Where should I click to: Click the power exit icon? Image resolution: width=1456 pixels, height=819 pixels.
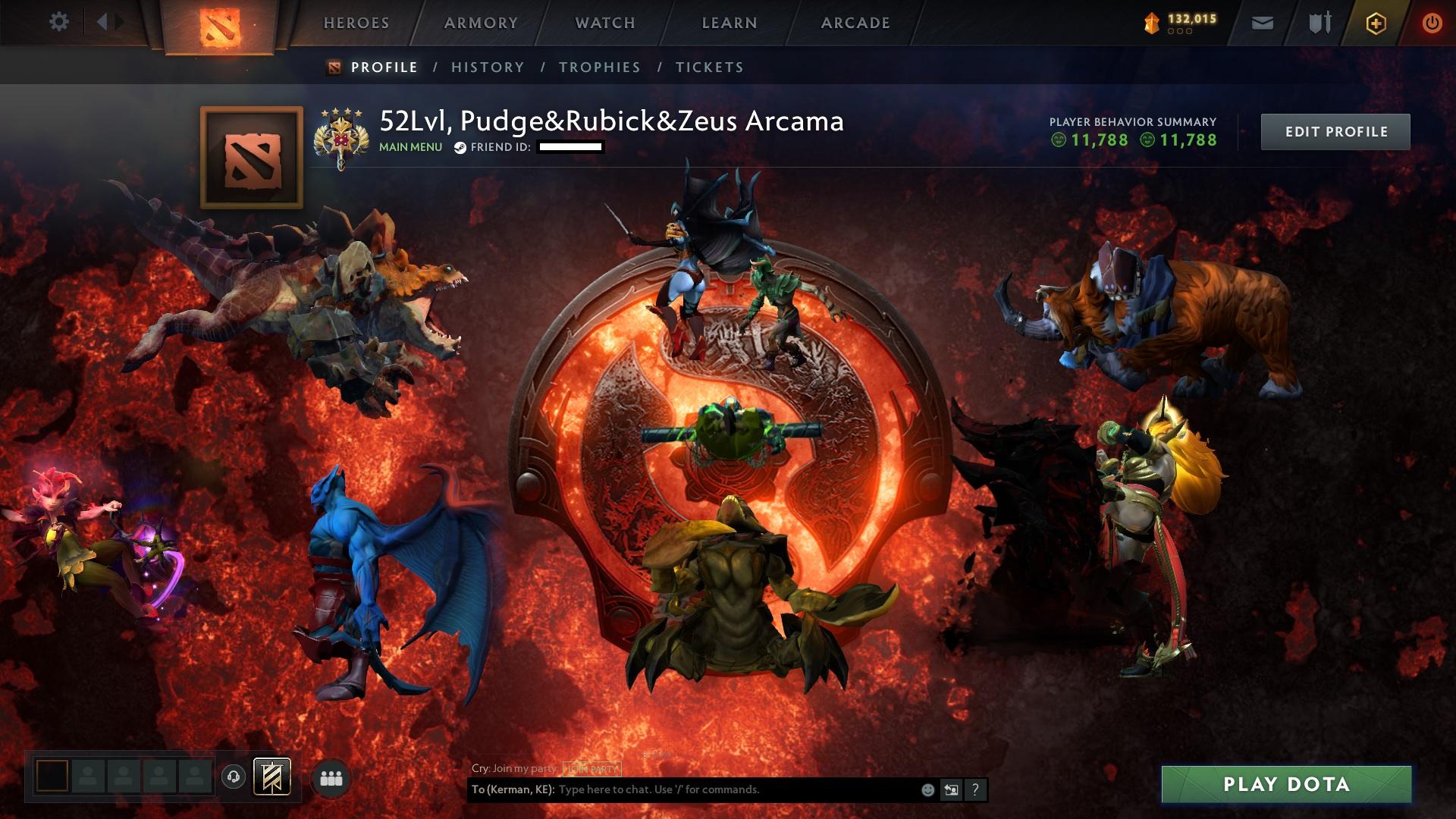pyautogui.click(x=1432, y=23)
